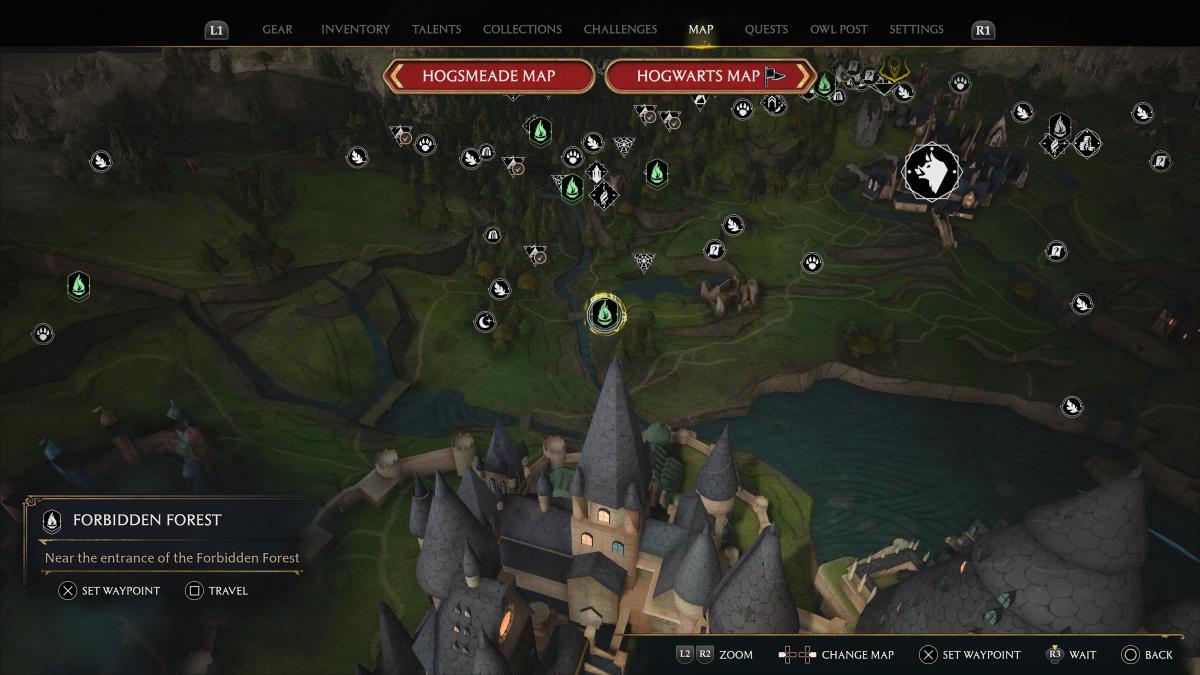Open the Settings tab

[916, 30]
